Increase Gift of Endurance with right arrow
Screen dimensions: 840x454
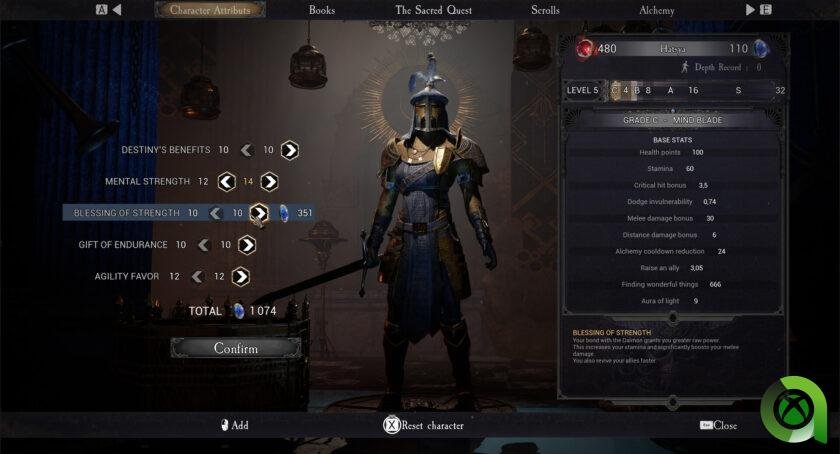(x=246, y=245)
